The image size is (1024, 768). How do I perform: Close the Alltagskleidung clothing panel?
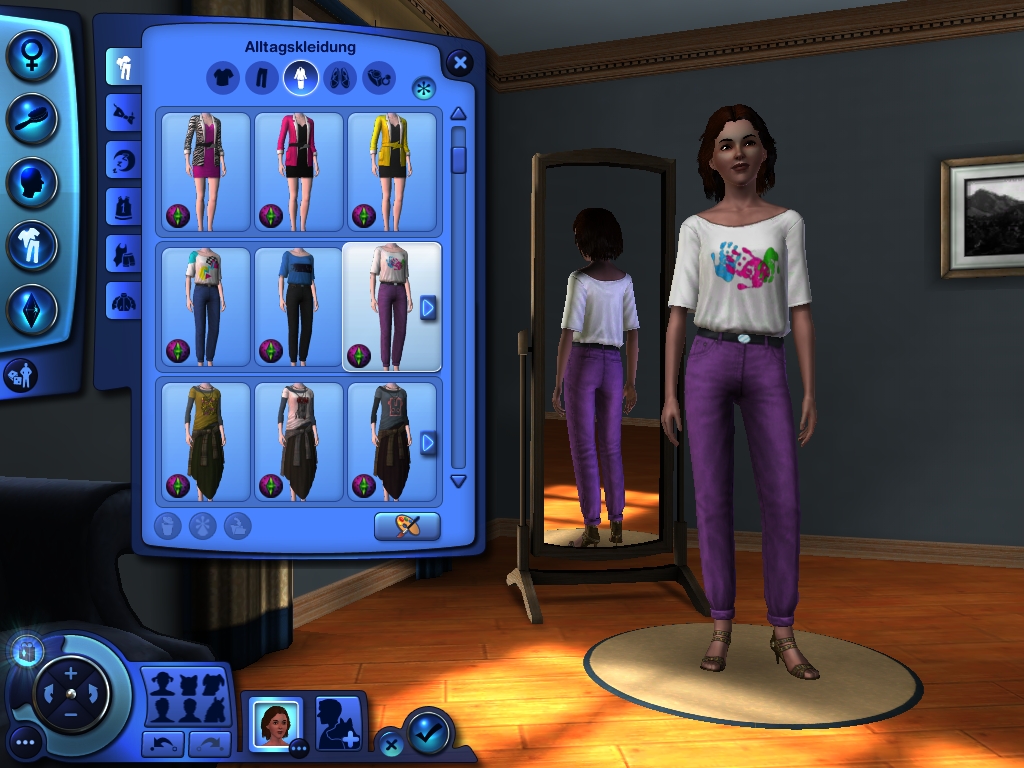pos(459,63)
